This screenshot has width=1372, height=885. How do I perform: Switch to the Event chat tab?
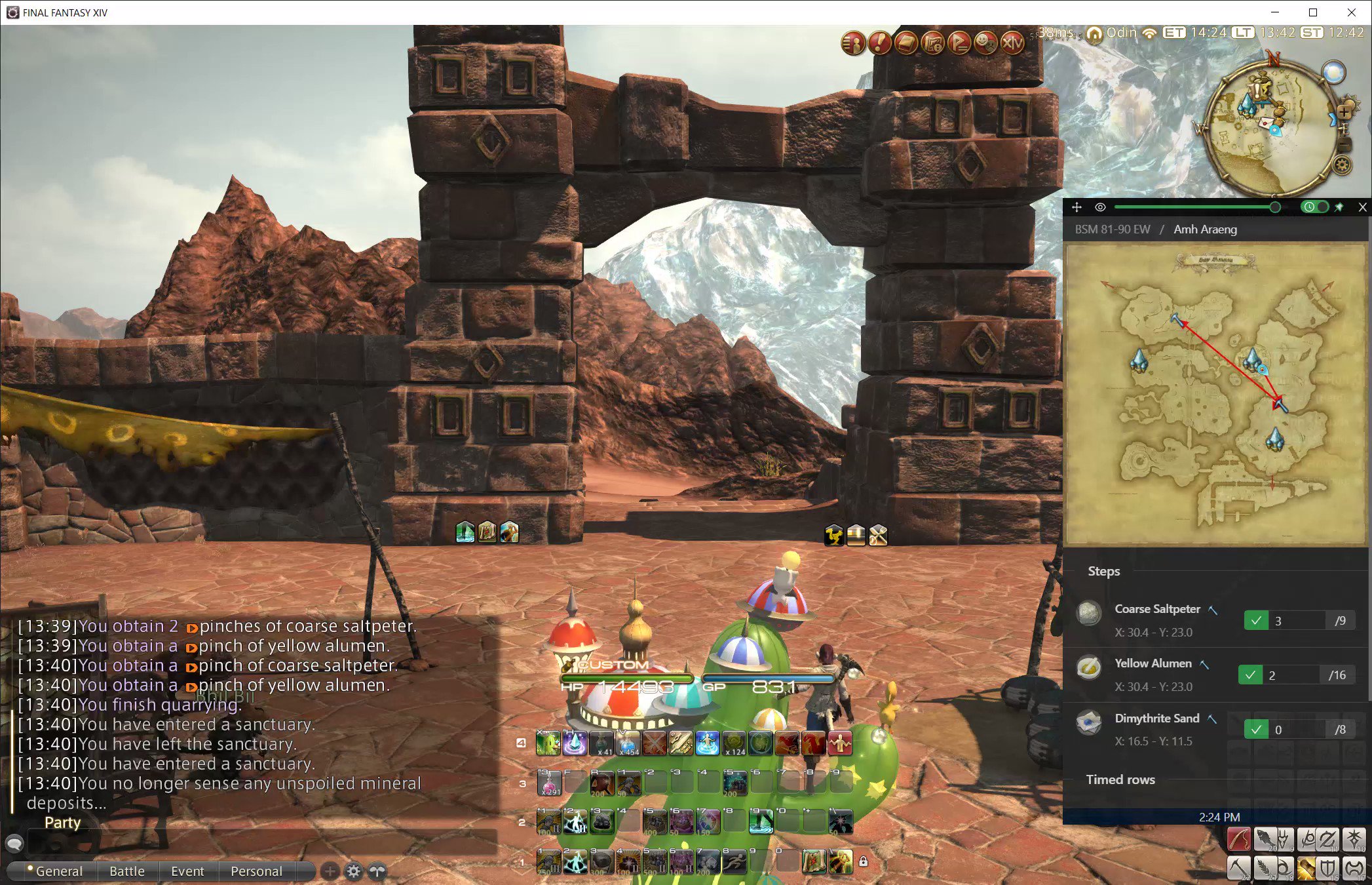pyautogui.click(x=188, y=871)
